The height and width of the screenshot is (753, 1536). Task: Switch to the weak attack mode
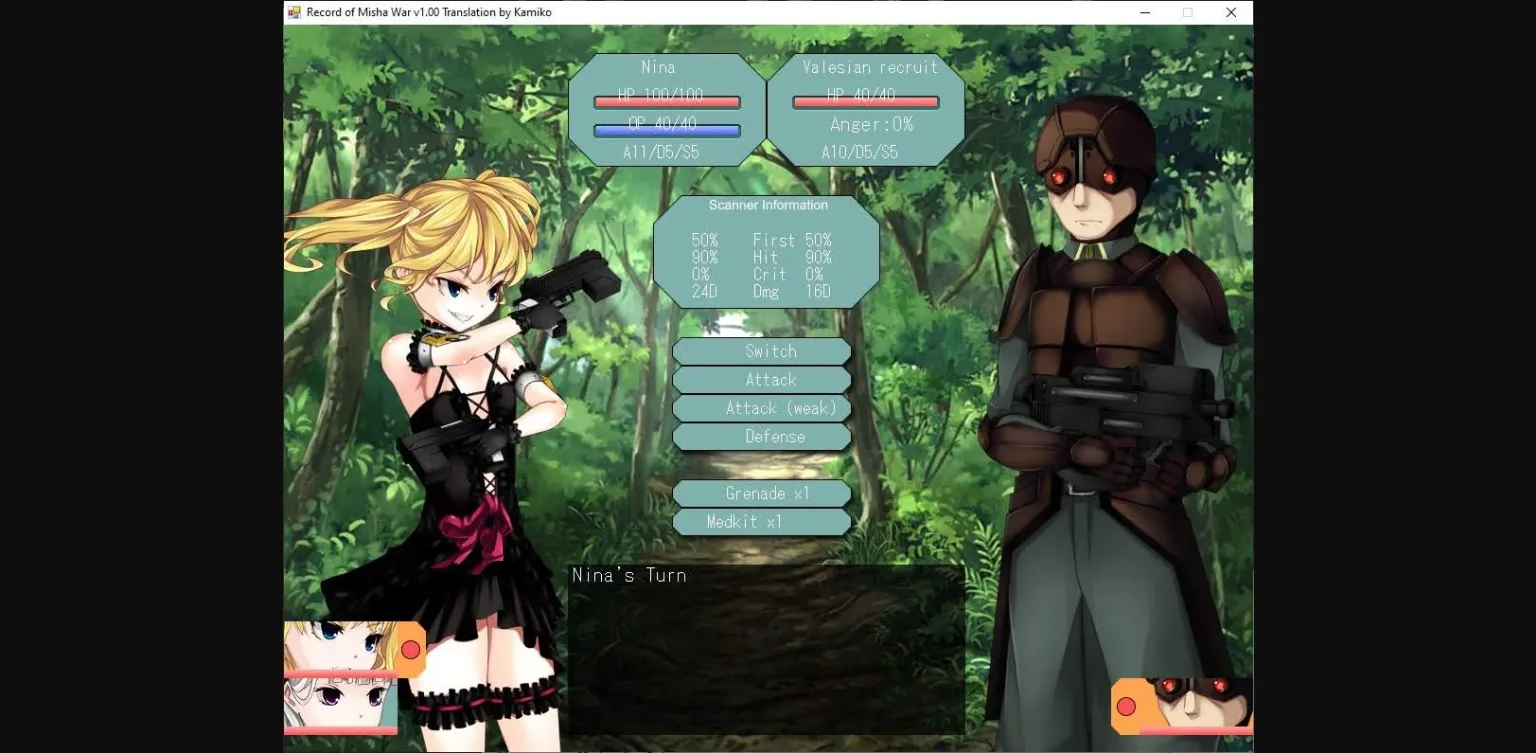762,408
